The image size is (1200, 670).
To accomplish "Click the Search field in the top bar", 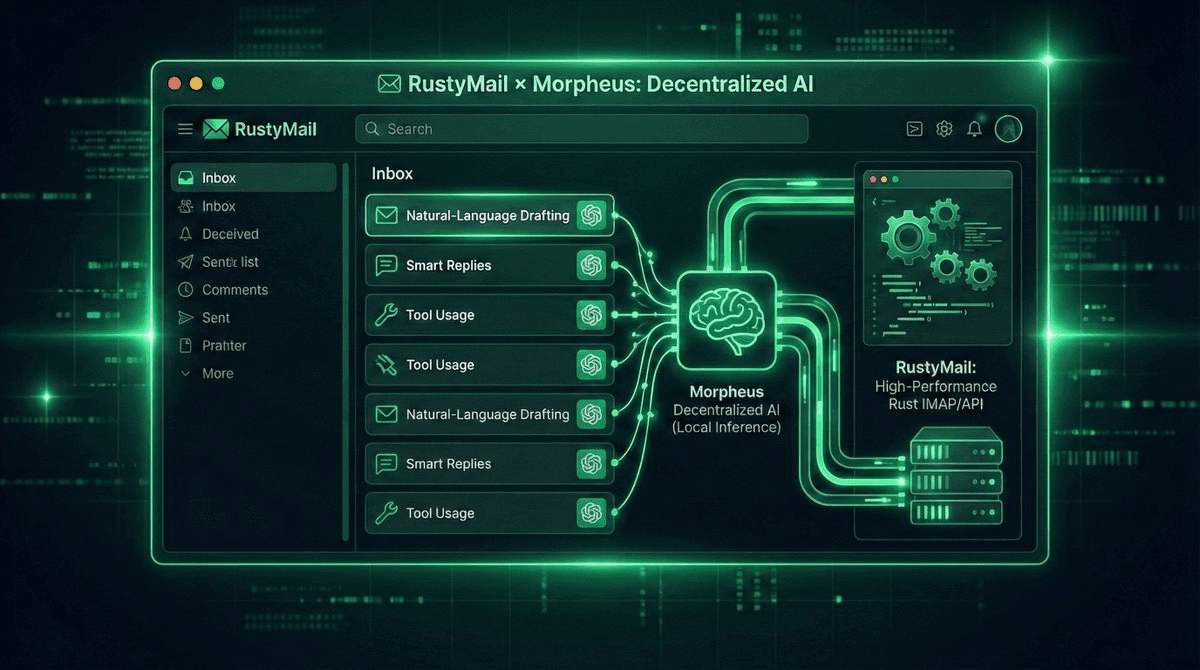I will 580,129.
